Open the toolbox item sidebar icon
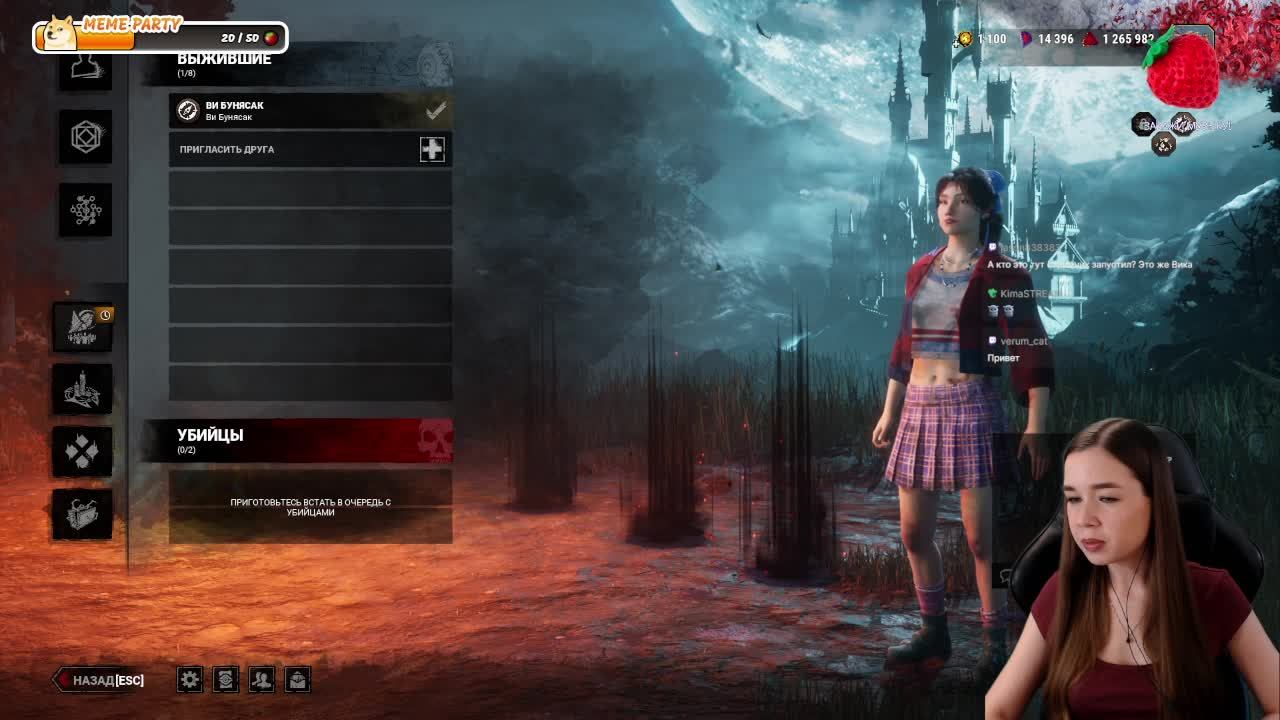The height and width of the screenshot is (720, 1280). (x=83, y=514)
